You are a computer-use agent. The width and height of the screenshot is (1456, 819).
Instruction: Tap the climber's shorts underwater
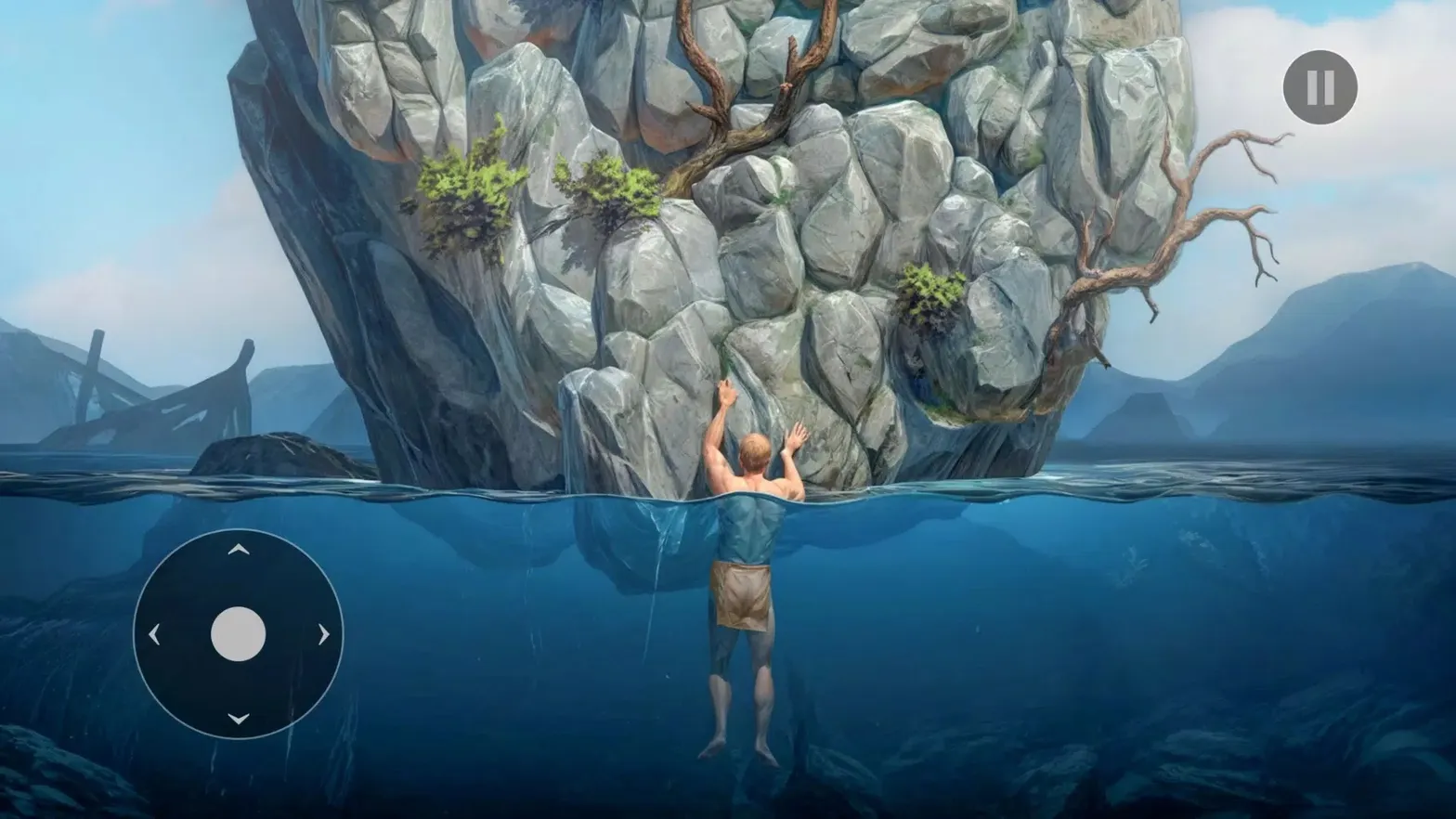click(x=743, y=594)
